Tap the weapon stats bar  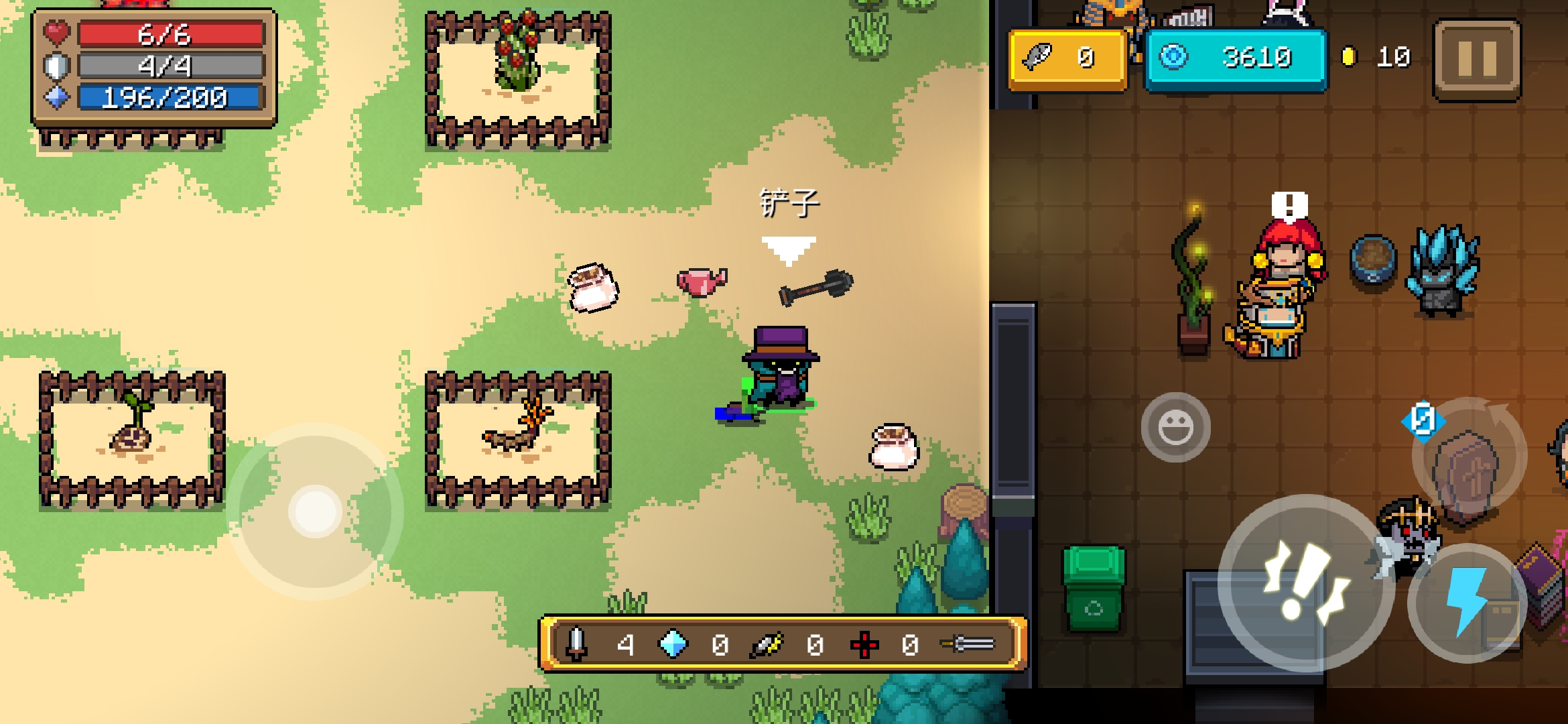(x=783, y=644)
